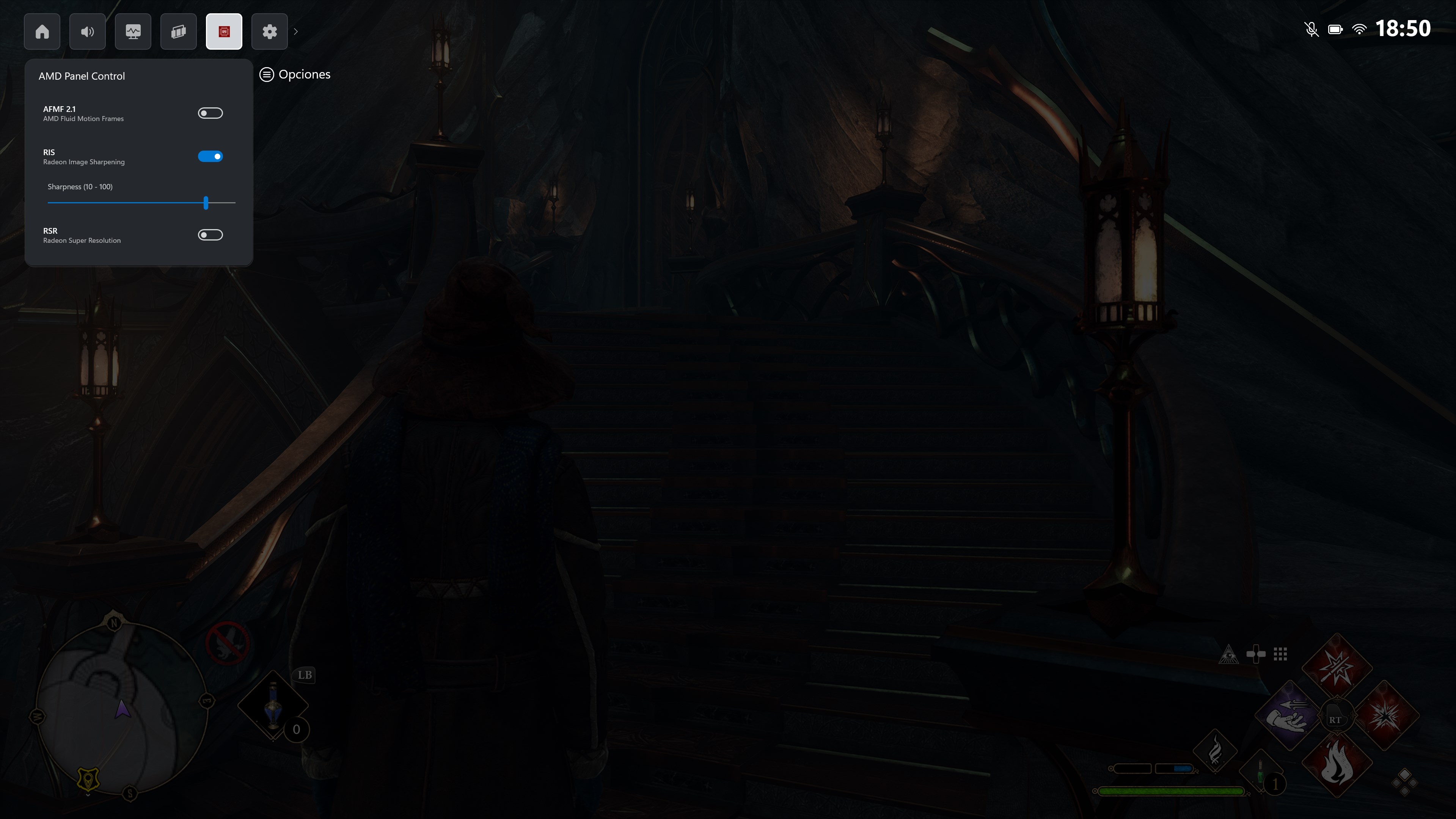Click the RSR label text
This screenshot has width=1456, height=819.
pos(50,231)
